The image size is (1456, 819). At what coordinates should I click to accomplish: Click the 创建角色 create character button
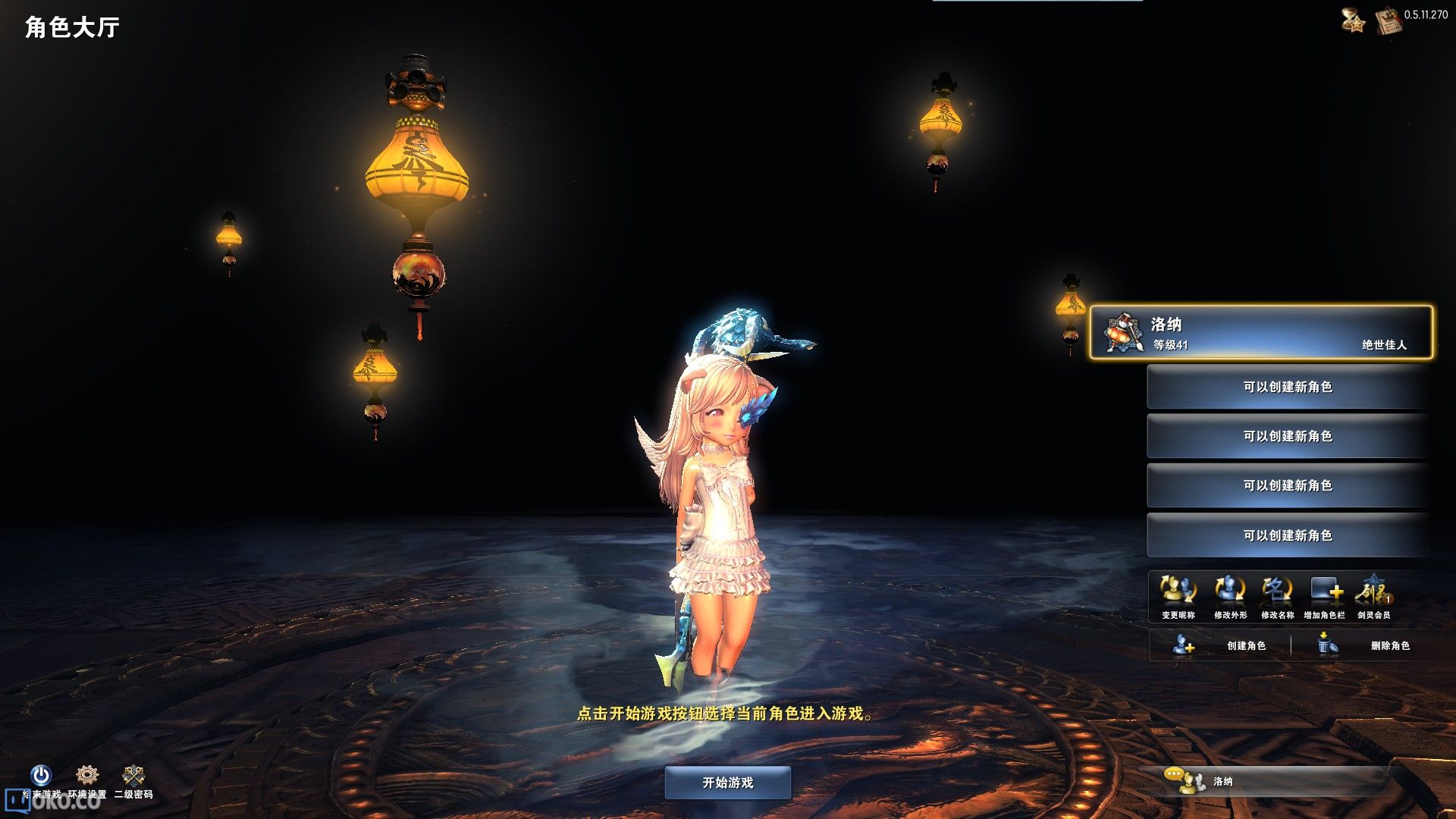coord(1219,645)
